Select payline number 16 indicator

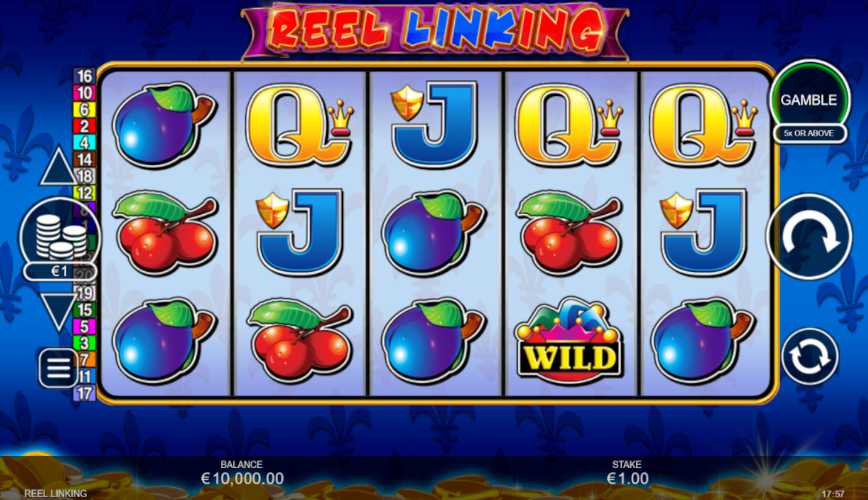point(84,77)
